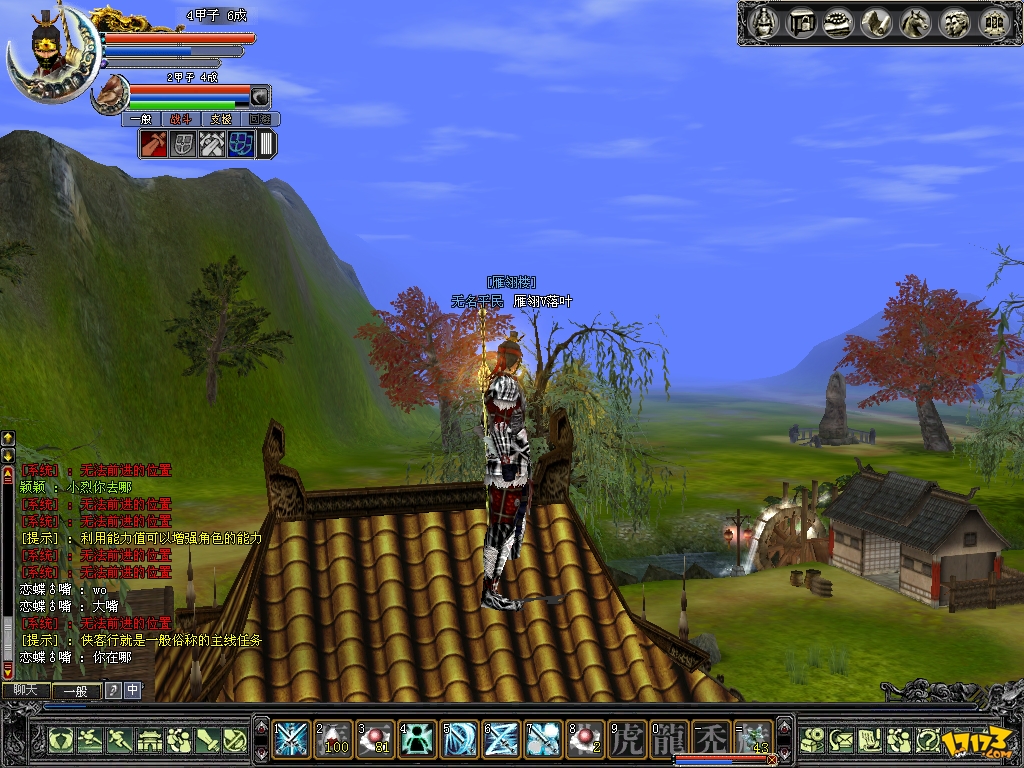Viewport: 1024px width, 768px height.
Task: Use the hotbar slot 3 item with count 81
Action: point(376,738)
